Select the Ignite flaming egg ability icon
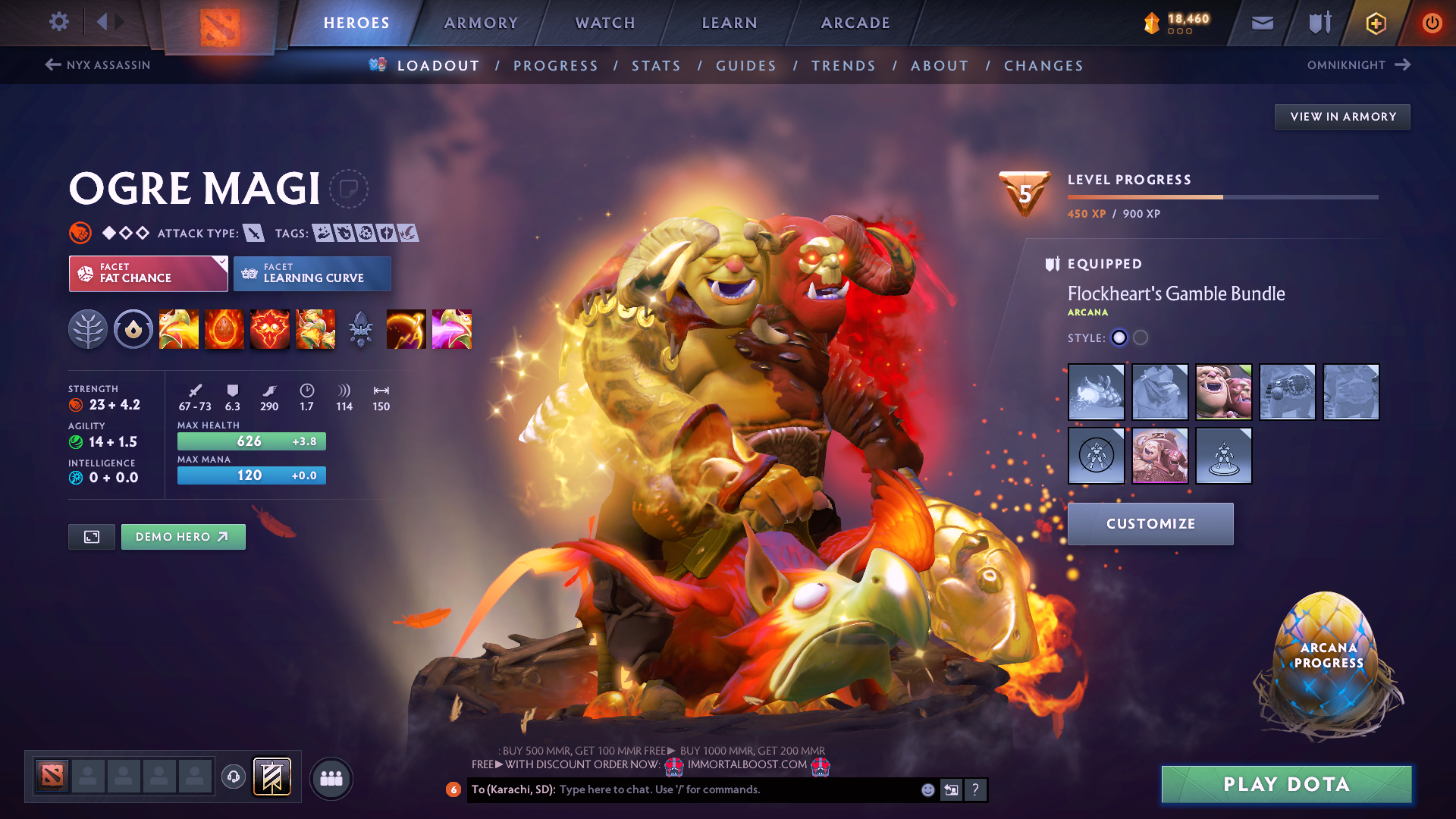Screen dimensions: 1456x819 (224, 329)
